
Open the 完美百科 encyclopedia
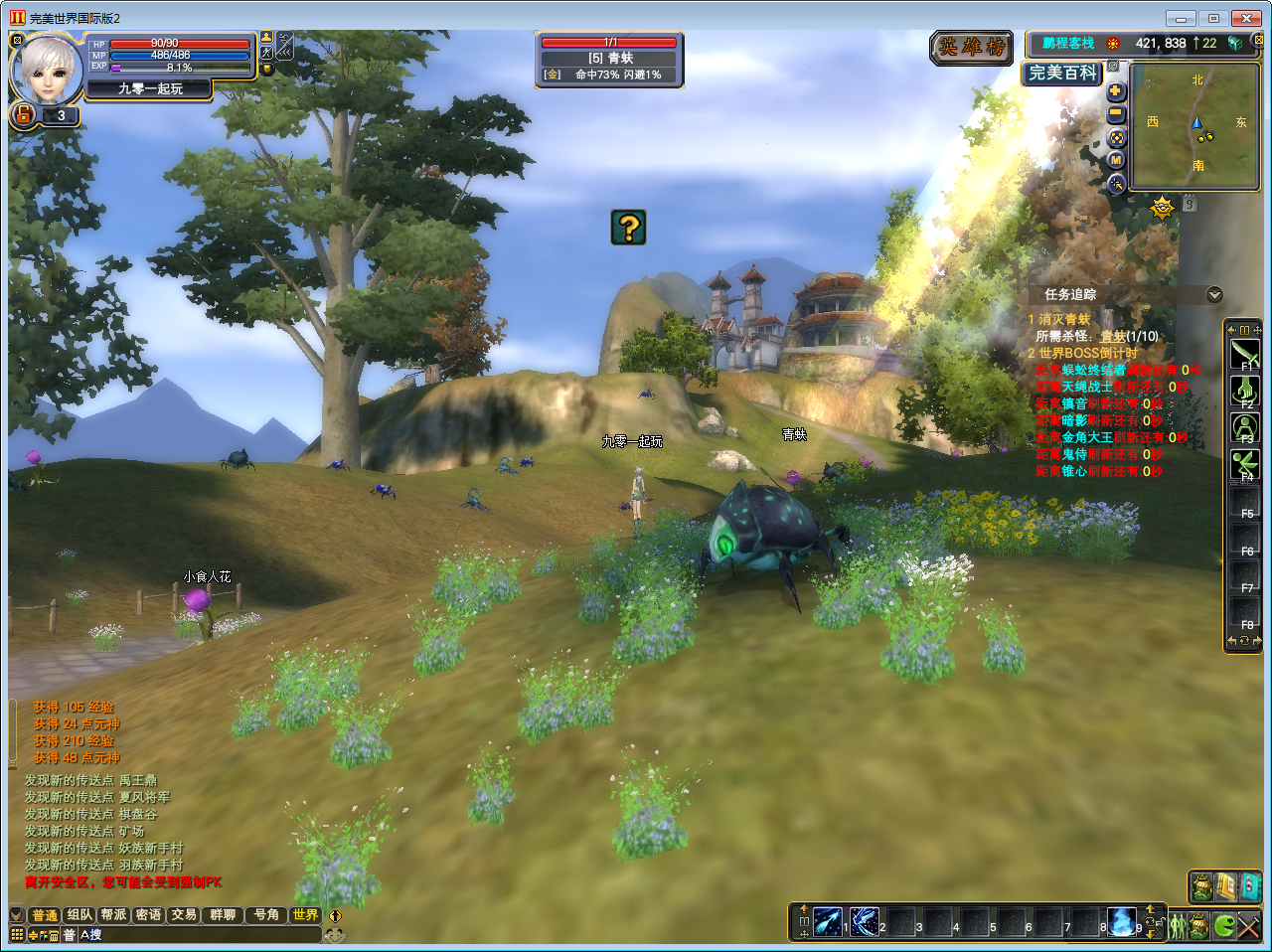click(x=1062, y=73)
